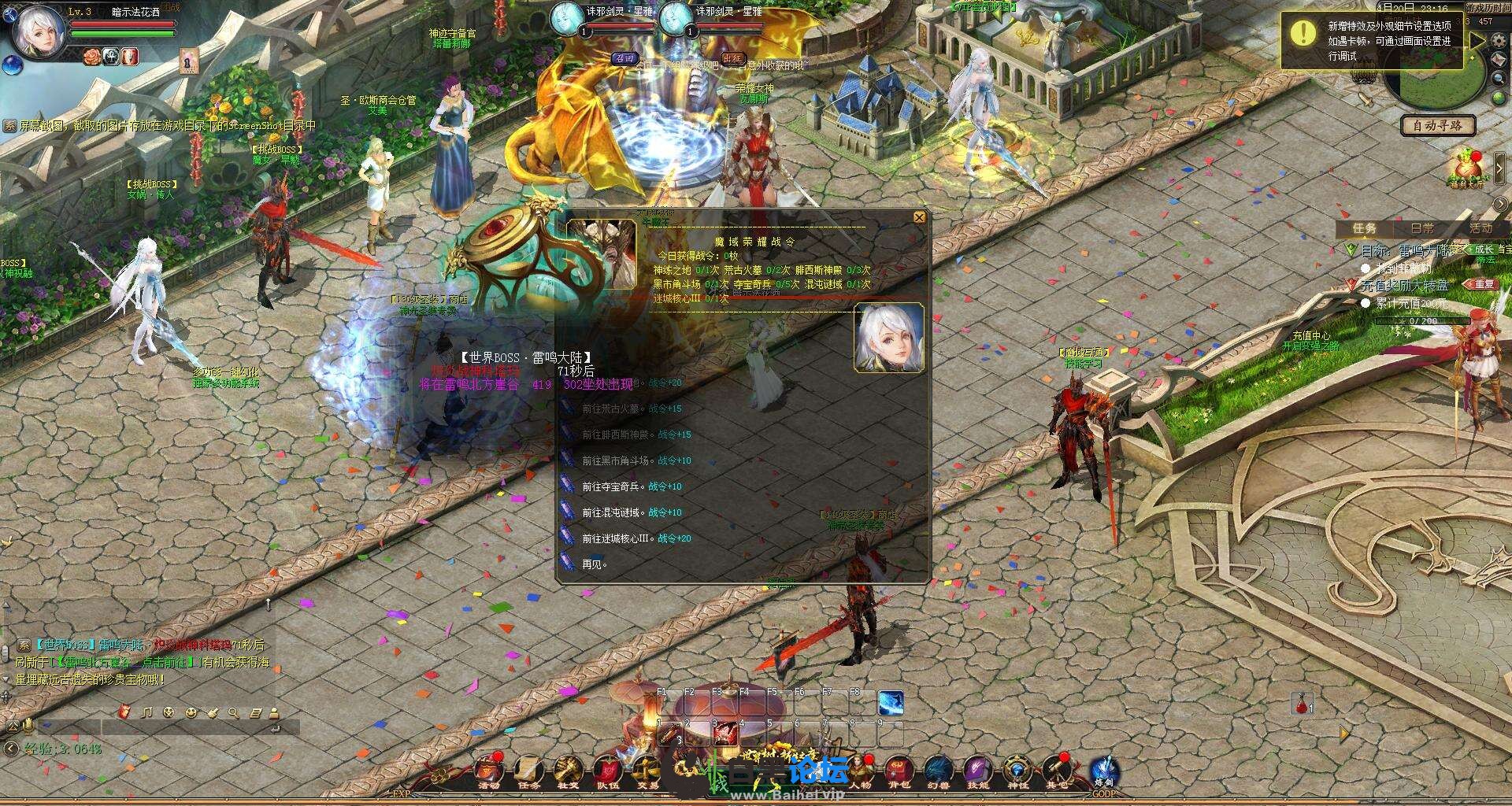This screenshot has width=1512, height=806.
Task: Use the red skill in hotbar slot 3
Action: click(x=724, y=734)
